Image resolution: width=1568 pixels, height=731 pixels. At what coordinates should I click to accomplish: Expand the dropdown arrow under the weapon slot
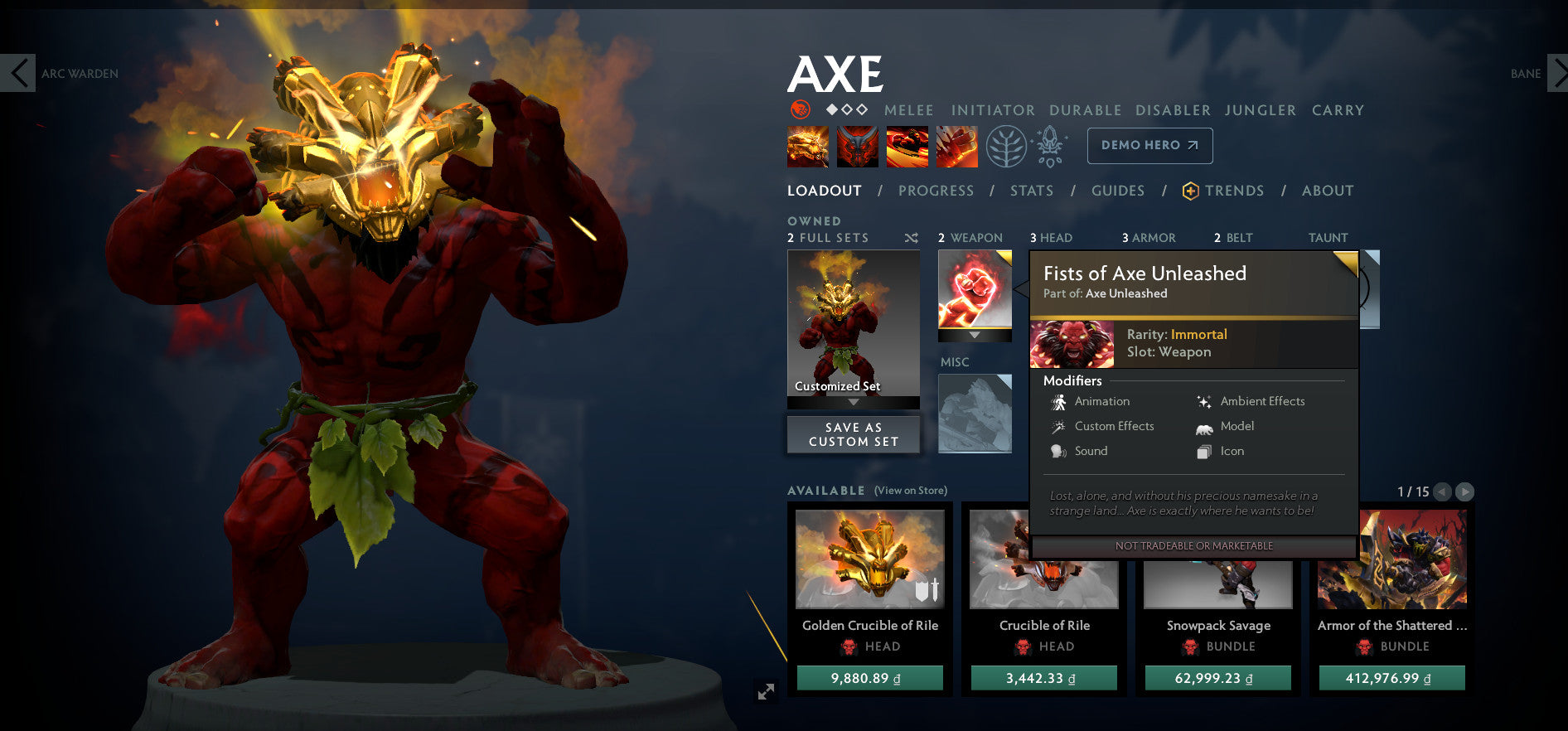click(975, 336)
